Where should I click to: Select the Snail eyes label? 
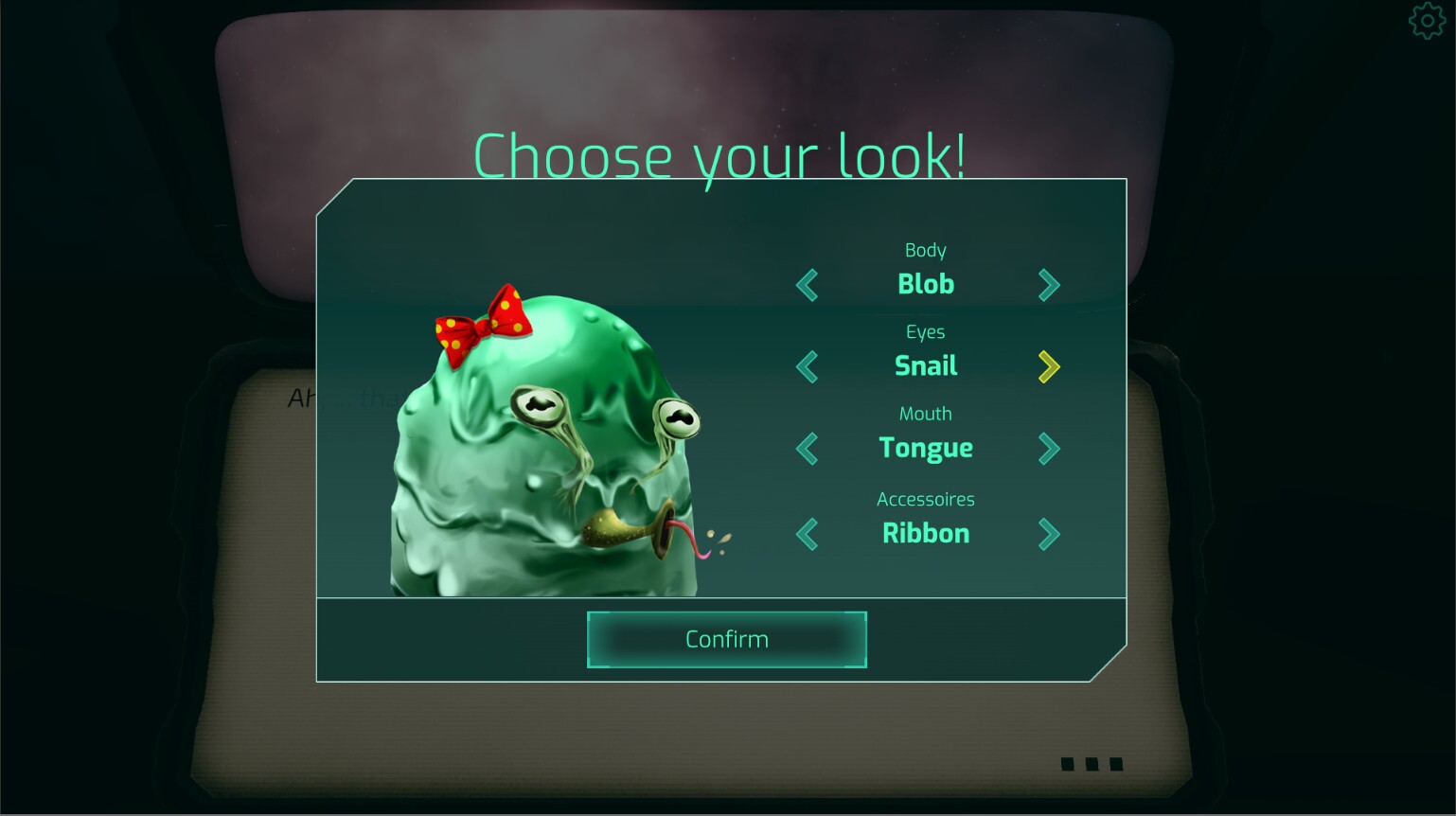tap(925, 366)
